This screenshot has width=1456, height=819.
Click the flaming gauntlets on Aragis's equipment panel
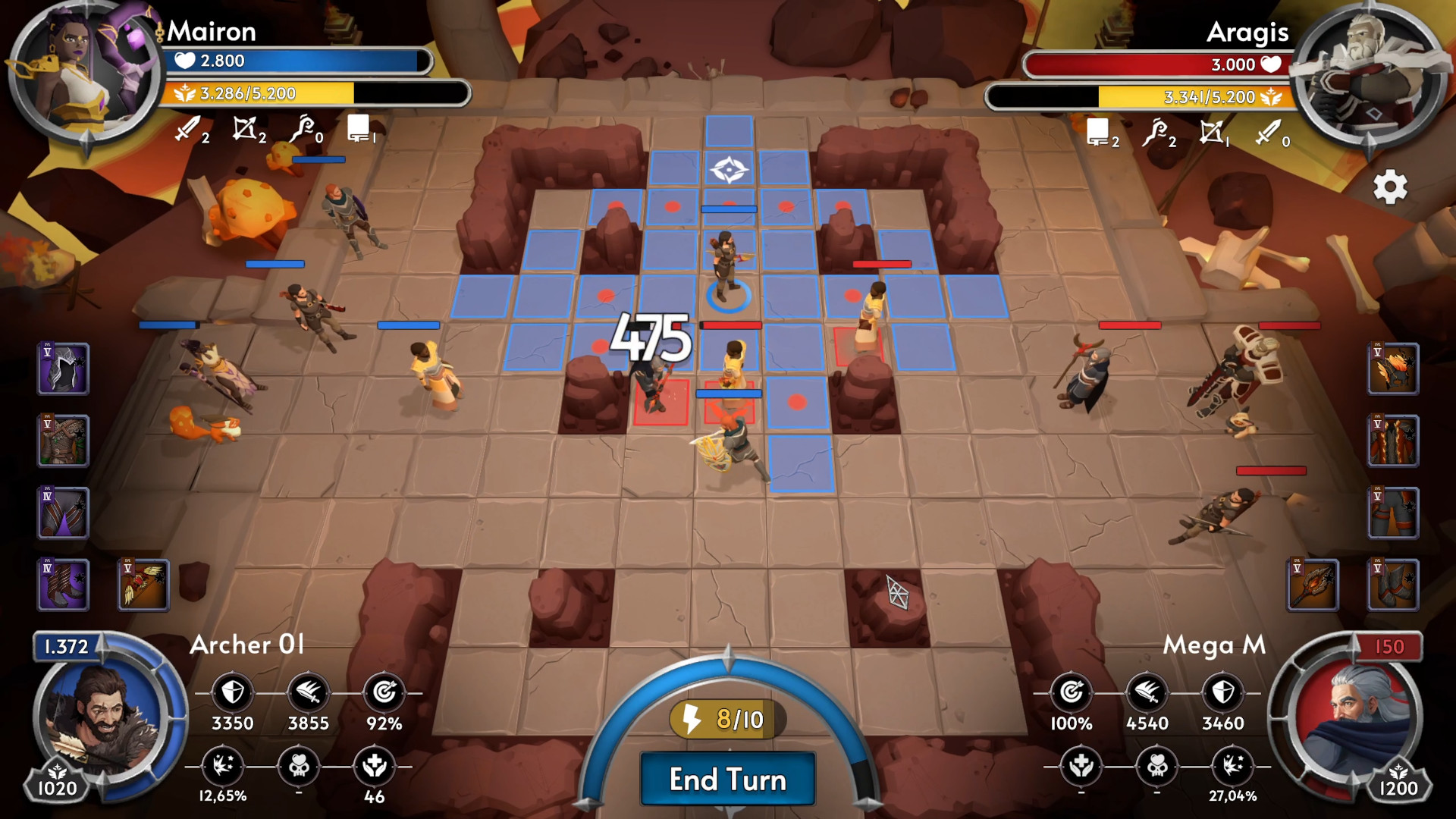1393,370
